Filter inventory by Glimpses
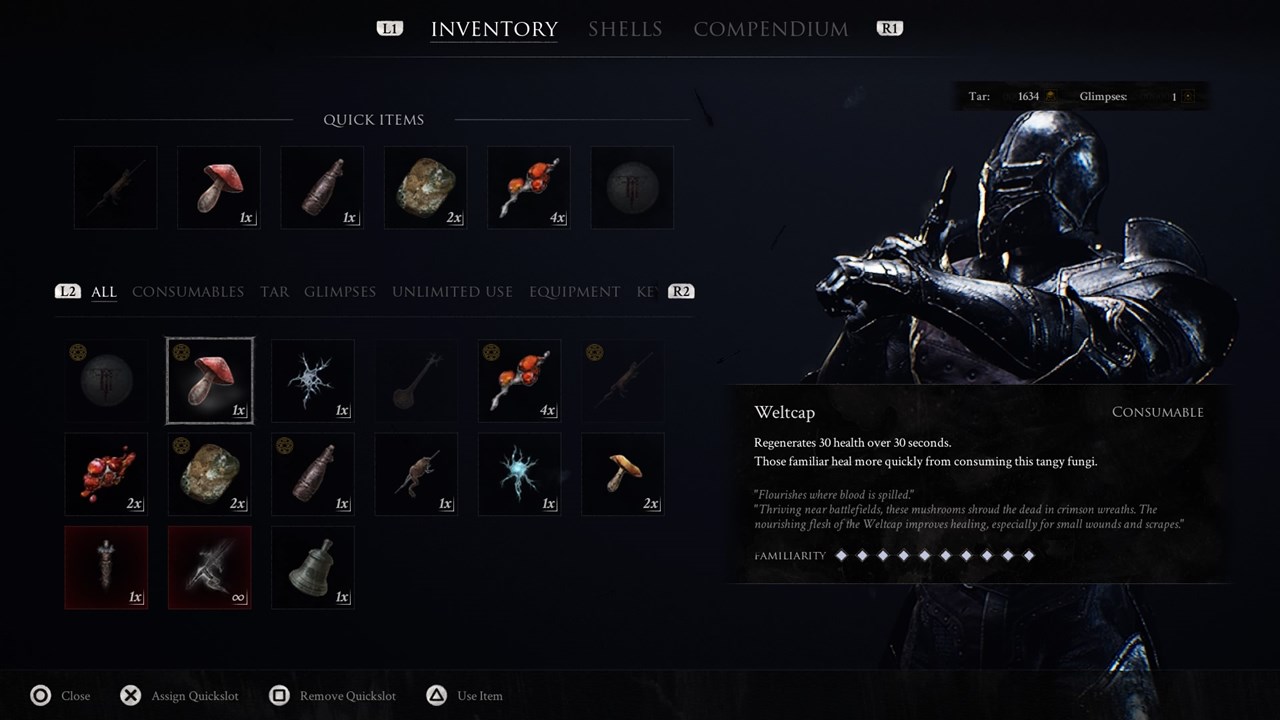Viewport: 1280px width, 720px height. pyautogui.click(x=340, y=292)
